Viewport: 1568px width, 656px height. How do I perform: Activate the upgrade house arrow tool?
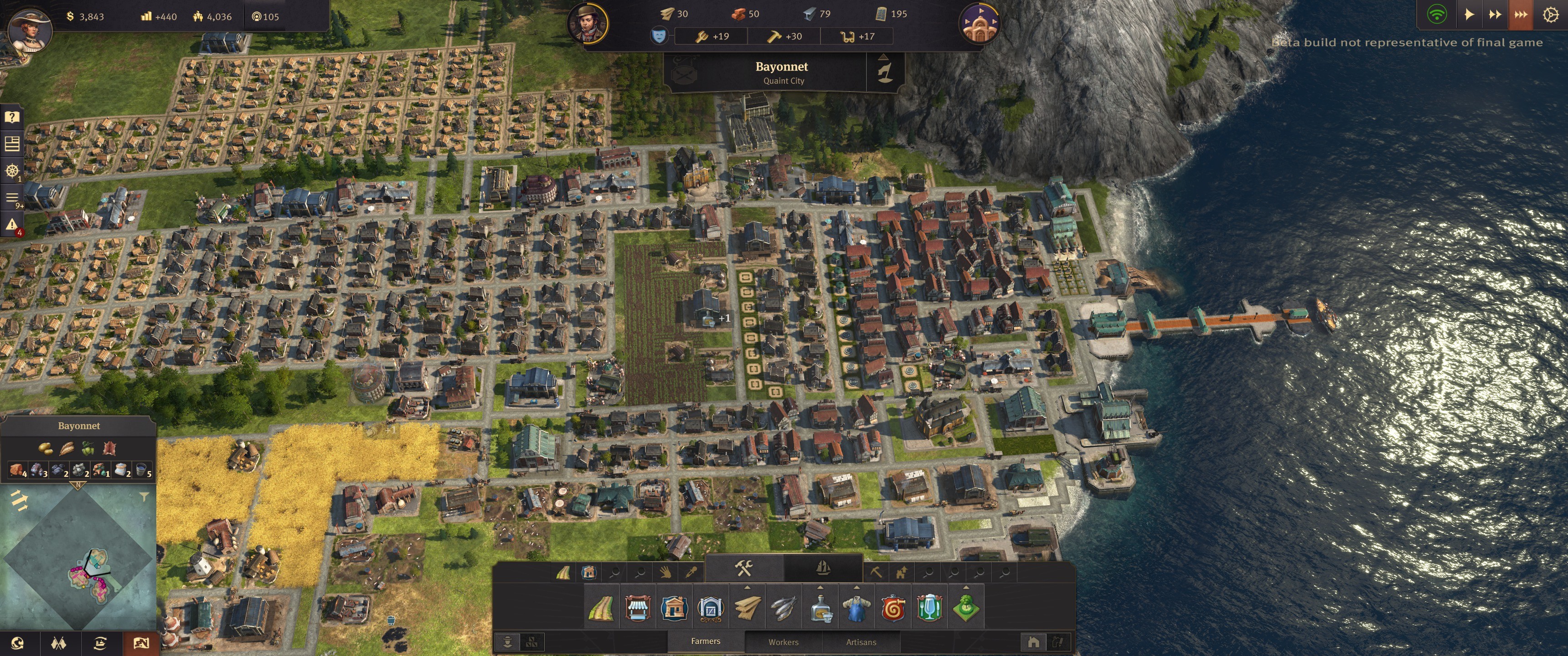tap(902, 572)
